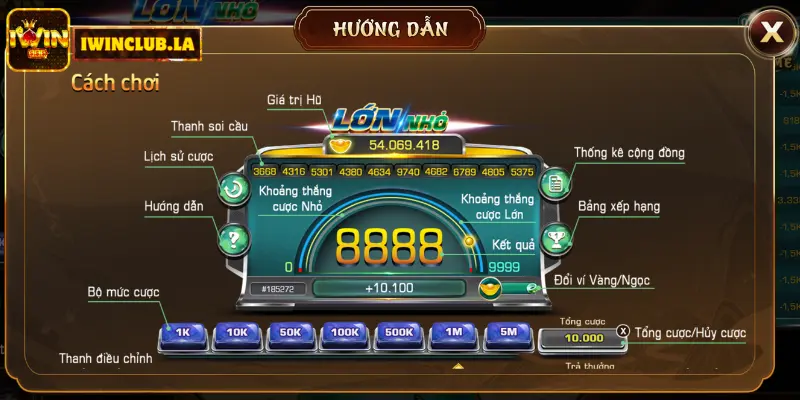This screenshot has width=800, height=400.
Task: Open the bet history refresh icon
Action: click(233, 187)
